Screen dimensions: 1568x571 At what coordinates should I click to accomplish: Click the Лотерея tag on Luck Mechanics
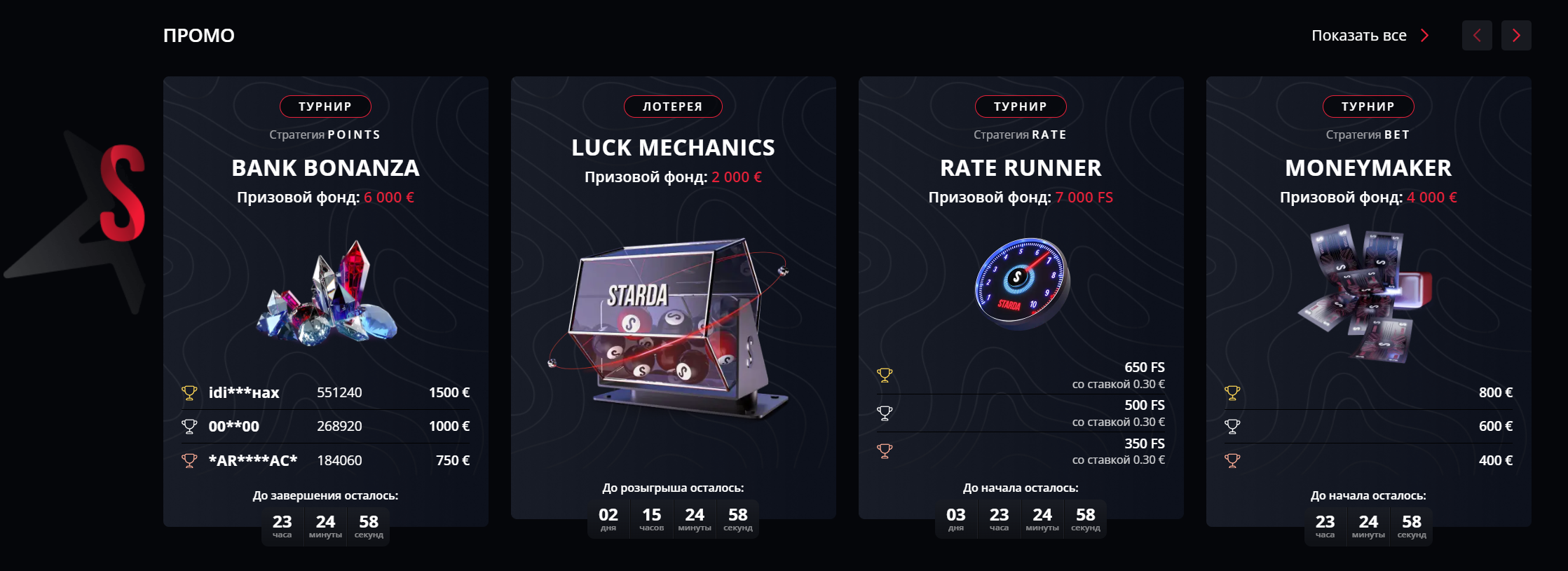[673, 106]
